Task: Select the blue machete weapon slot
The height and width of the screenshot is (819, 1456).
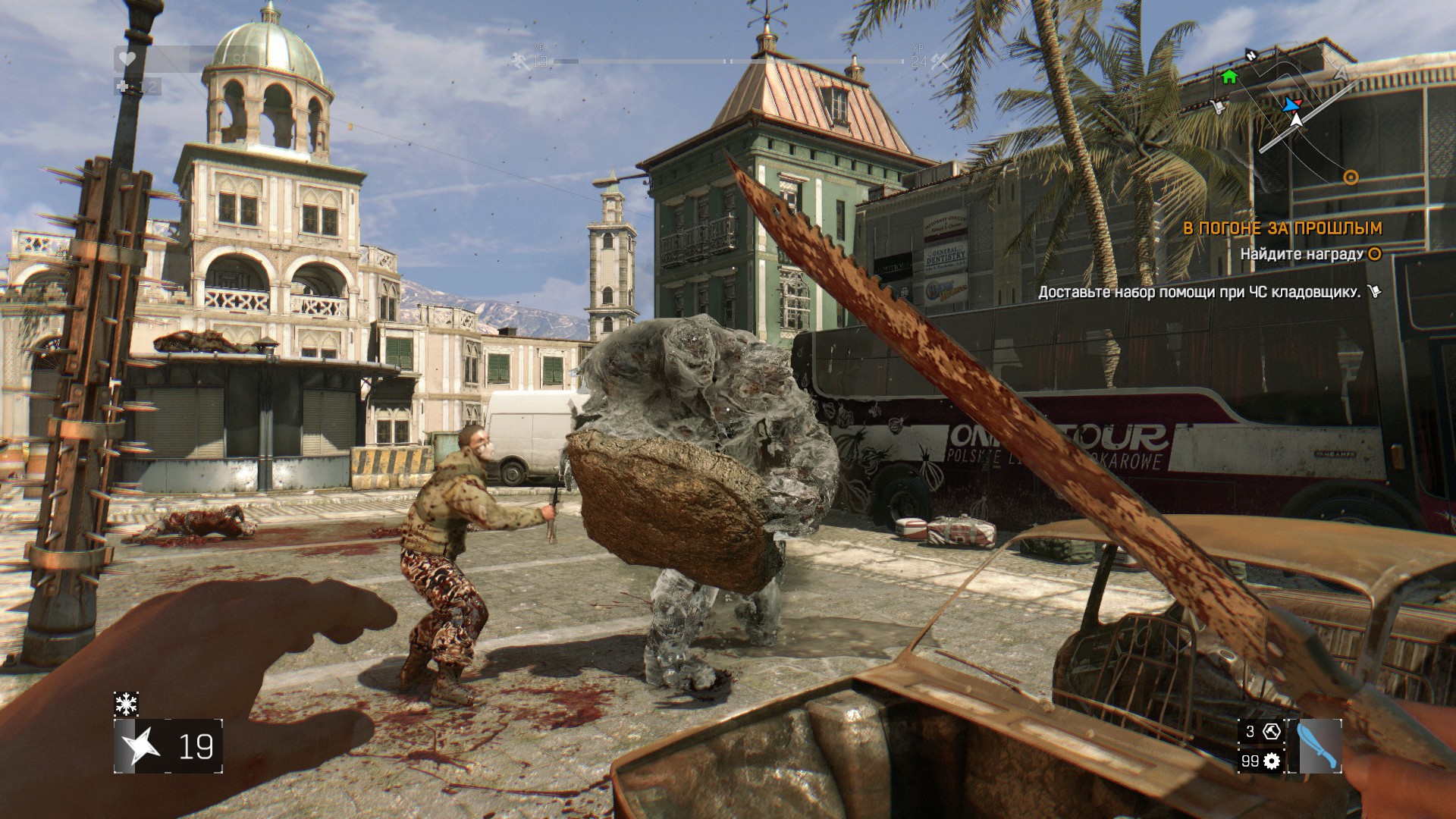Action: (1319, 746)
